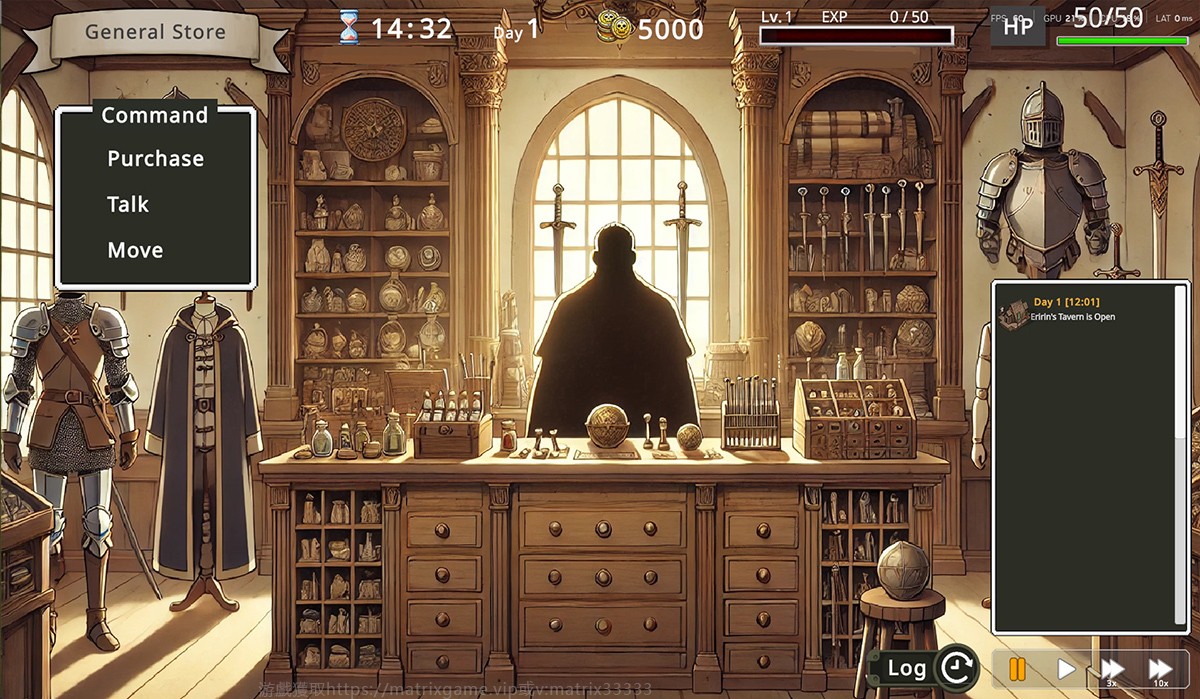Viewport: 1200px width, 699px height.
Task: Pick the Move command
Action: 135,251
